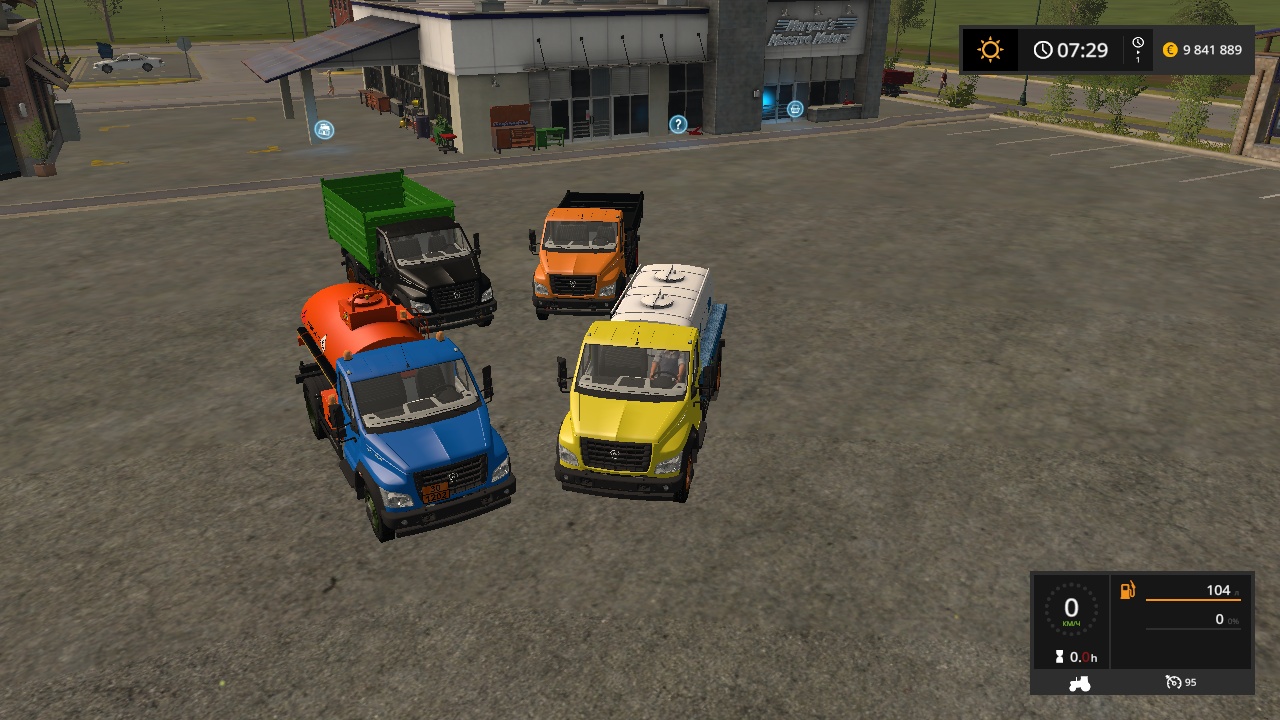Select the tractor icon below the speedometer
Image resolution: width=1280 pixels, height=720 pixels.
pos(1079,684)
